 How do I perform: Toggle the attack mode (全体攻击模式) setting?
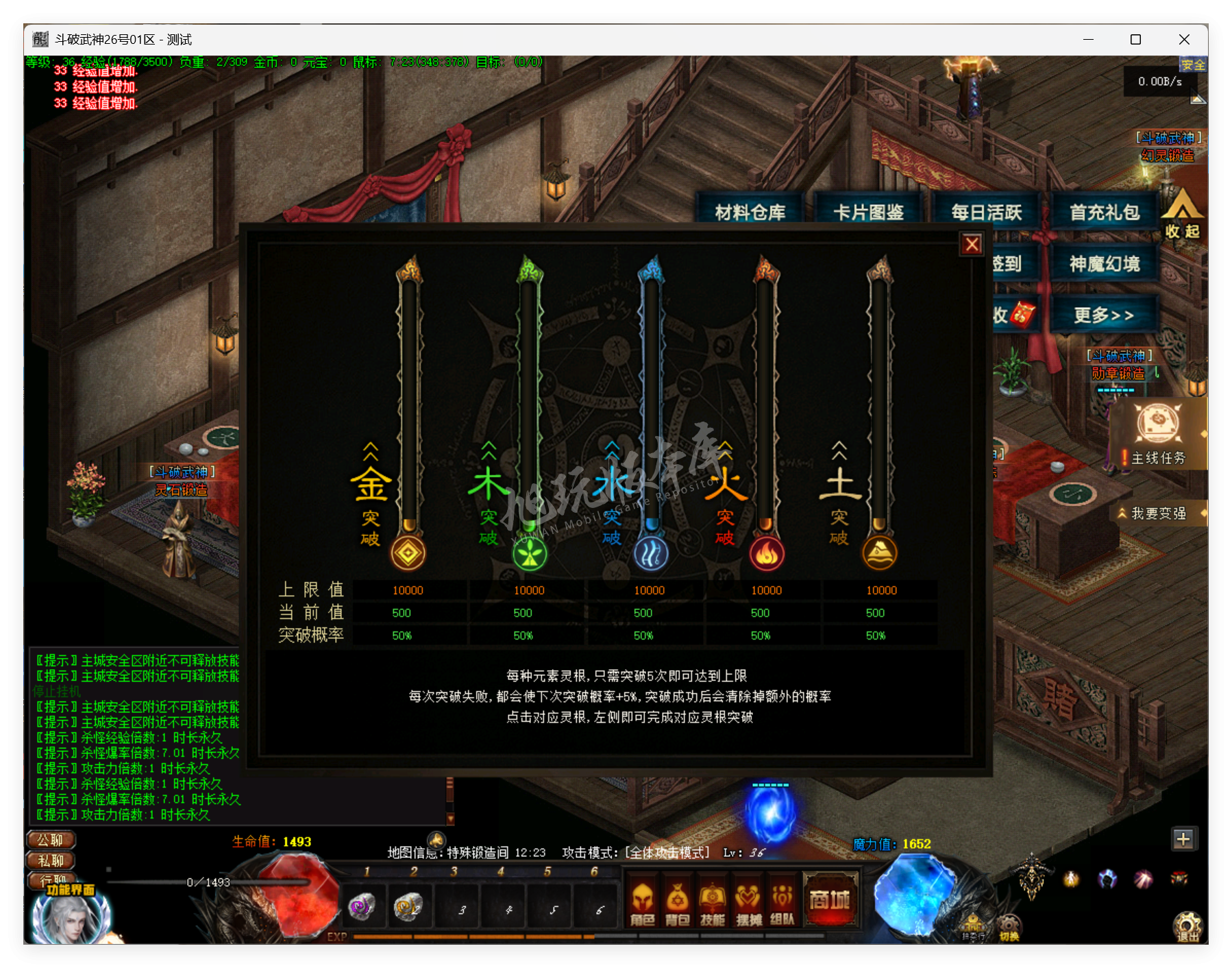[665, 854]
